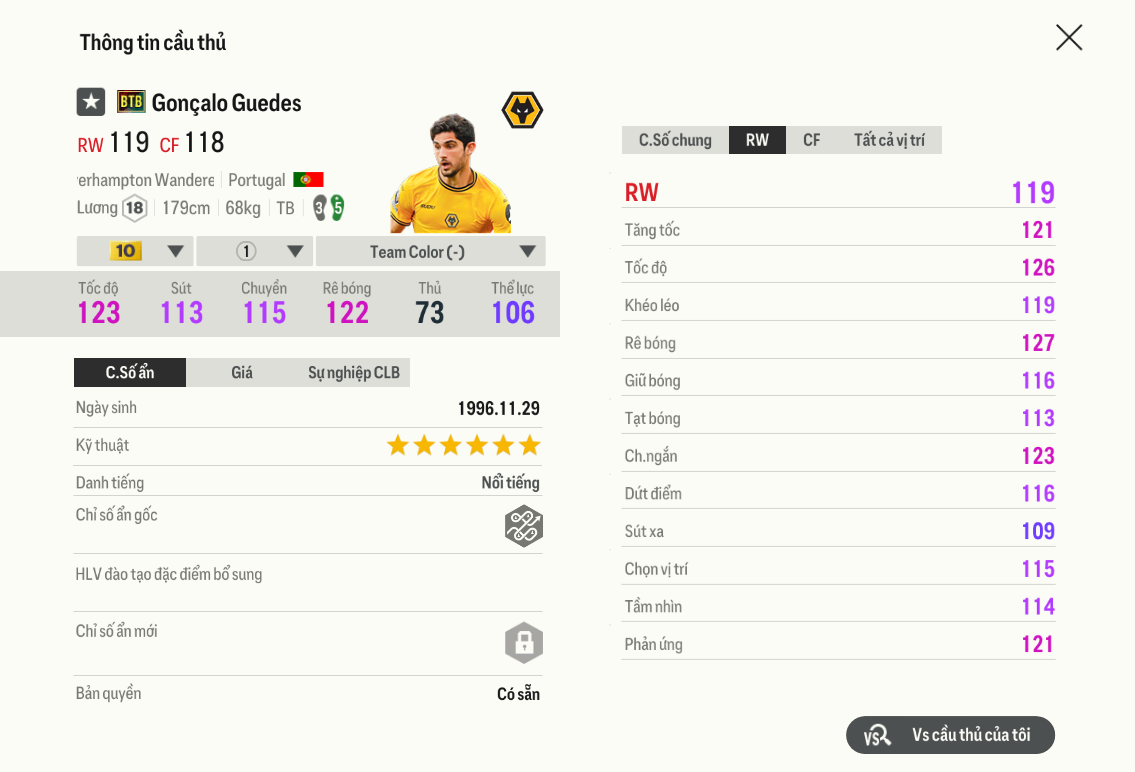View the Tất cả vị trí tab
Viewport: 1135px width, 772px height.
(889, 140)
